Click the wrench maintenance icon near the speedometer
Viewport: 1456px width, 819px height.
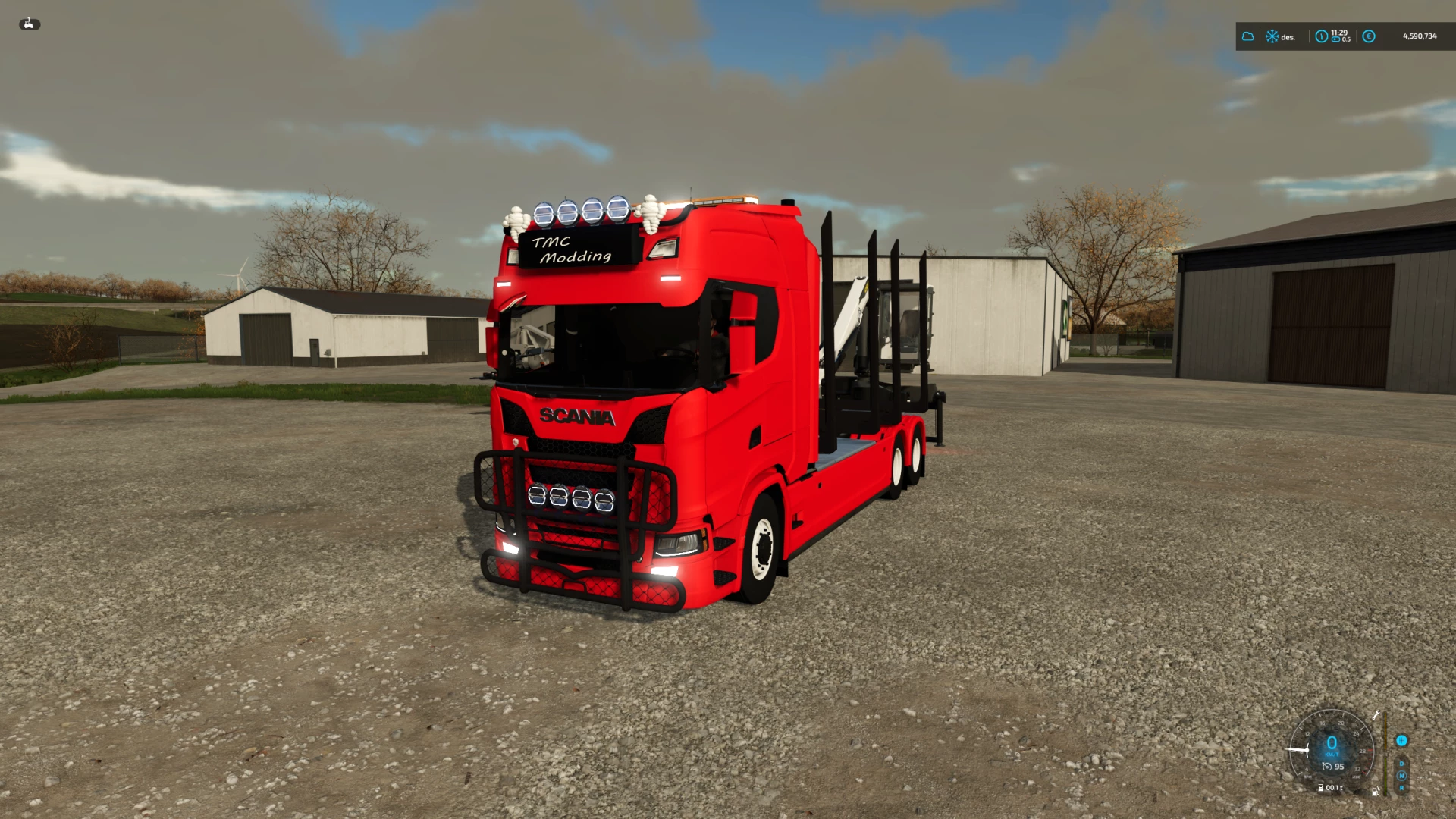click(1376, 715)
